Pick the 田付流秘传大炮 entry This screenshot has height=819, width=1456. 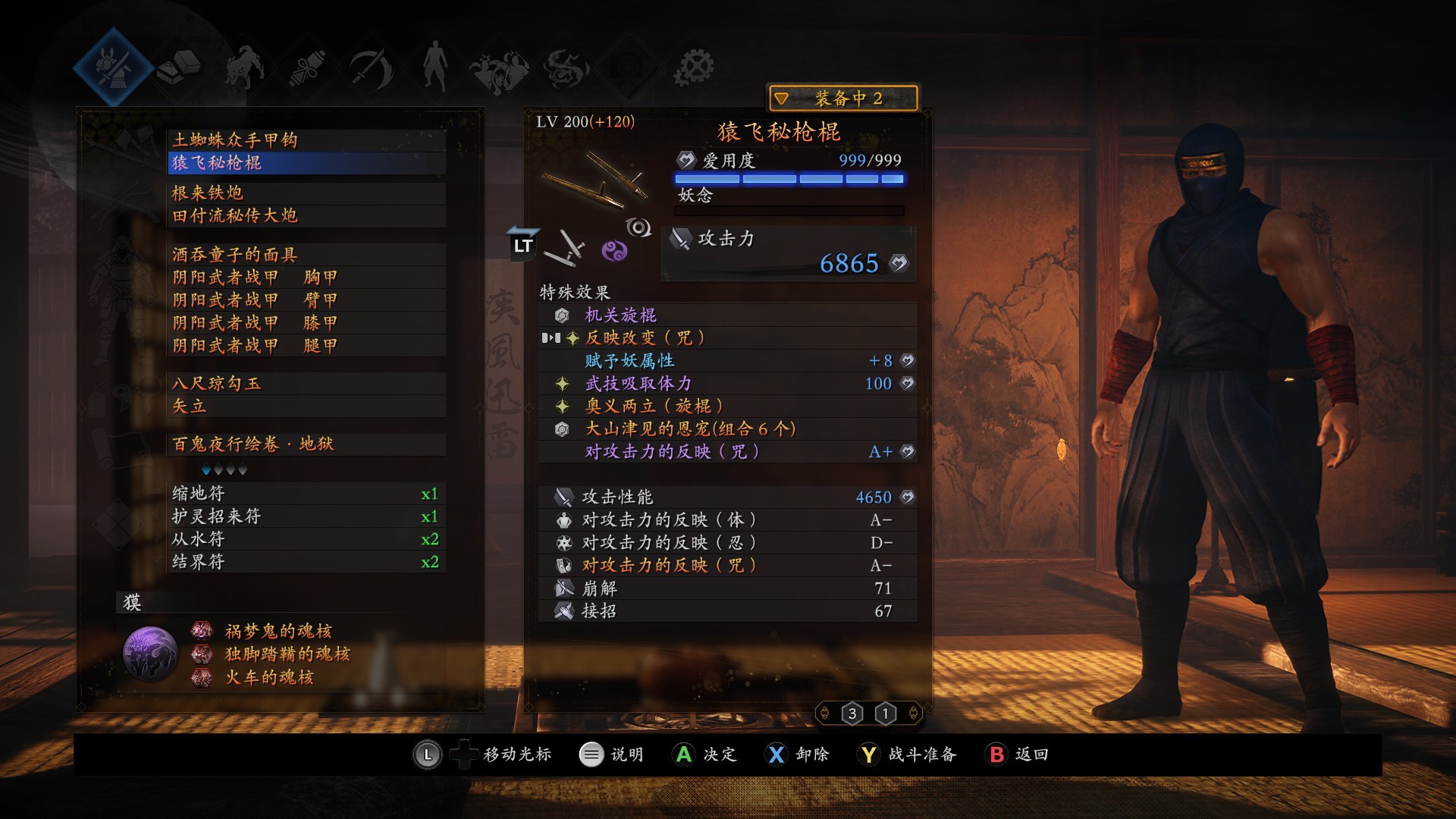click(235, 216)
